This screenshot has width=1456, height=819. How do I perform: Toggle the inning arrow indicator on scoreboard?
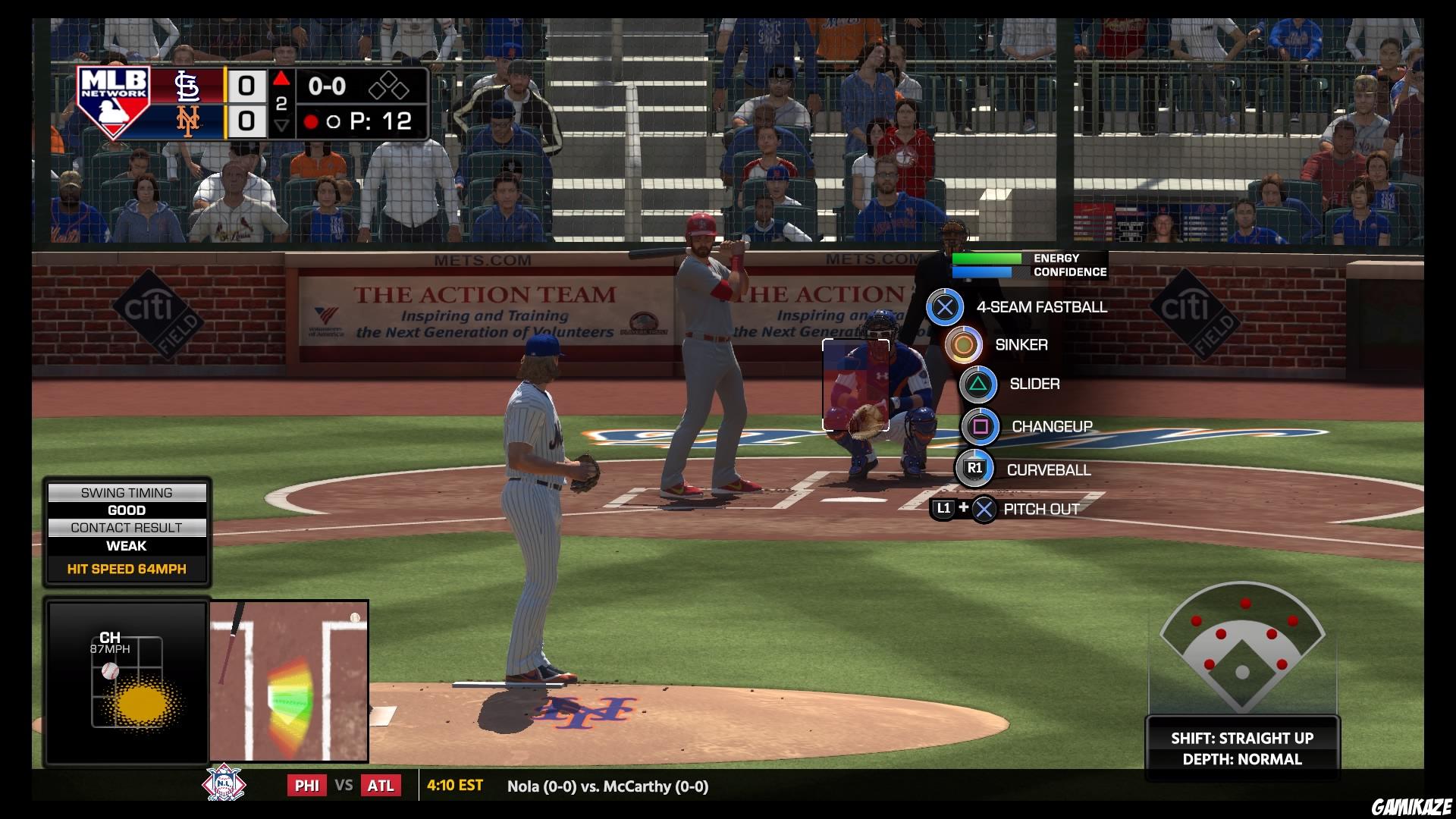coord(281,77)
